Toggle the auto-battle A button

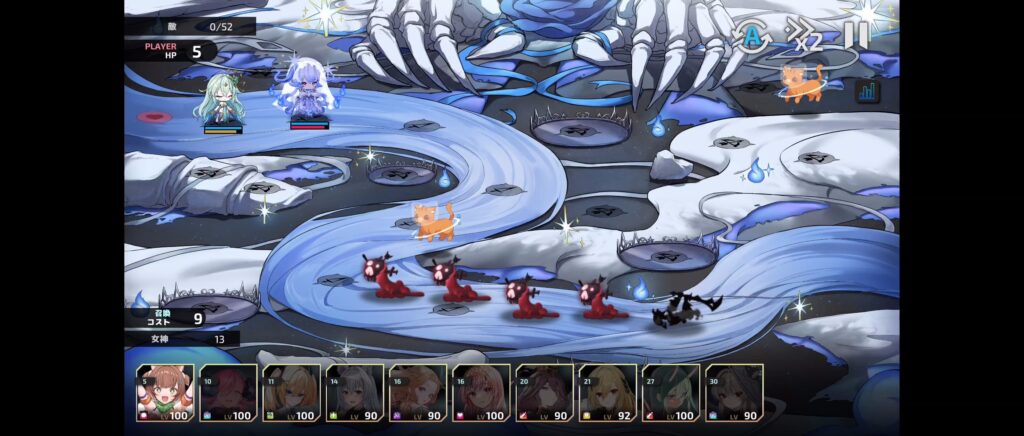[x=748, y=36]
